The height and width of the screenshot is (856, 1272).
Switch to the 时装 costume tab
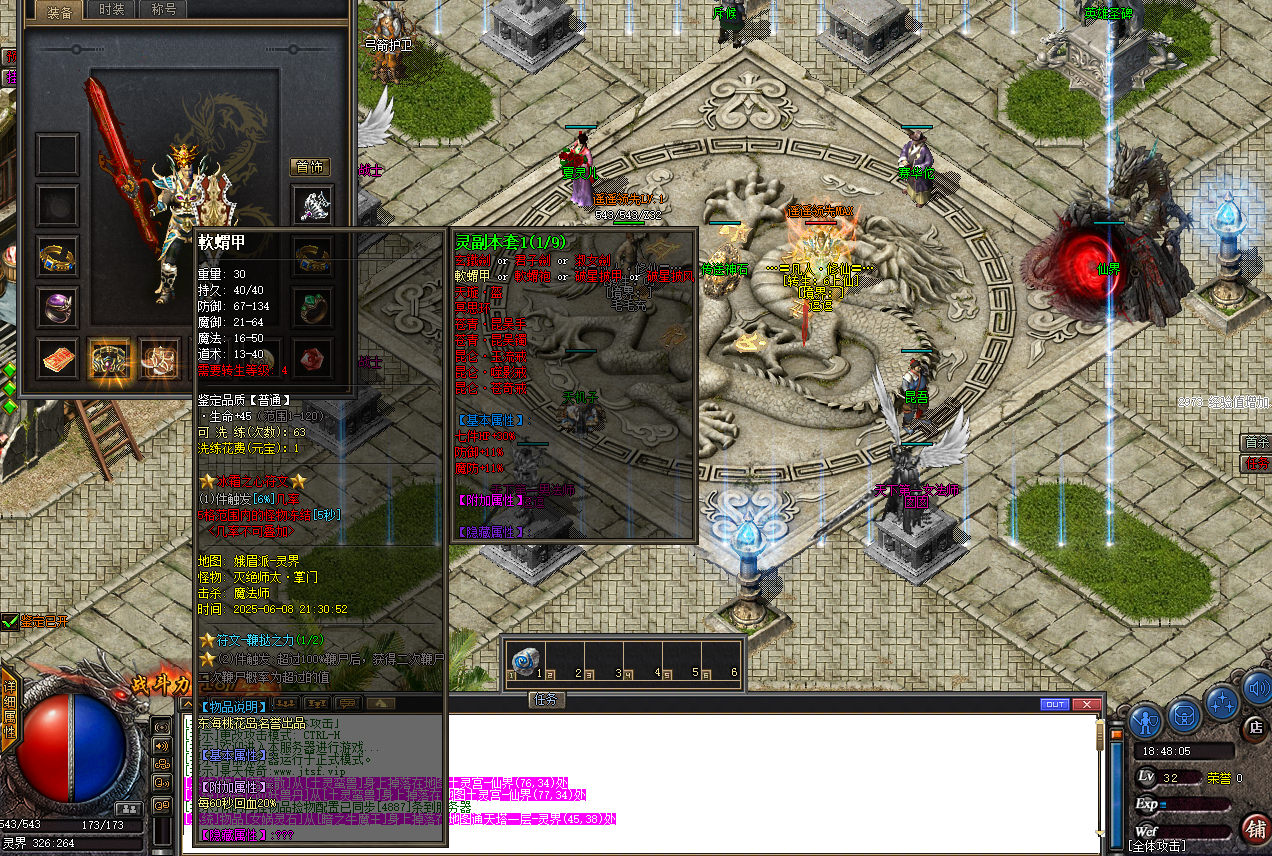(x=113, y=10)
